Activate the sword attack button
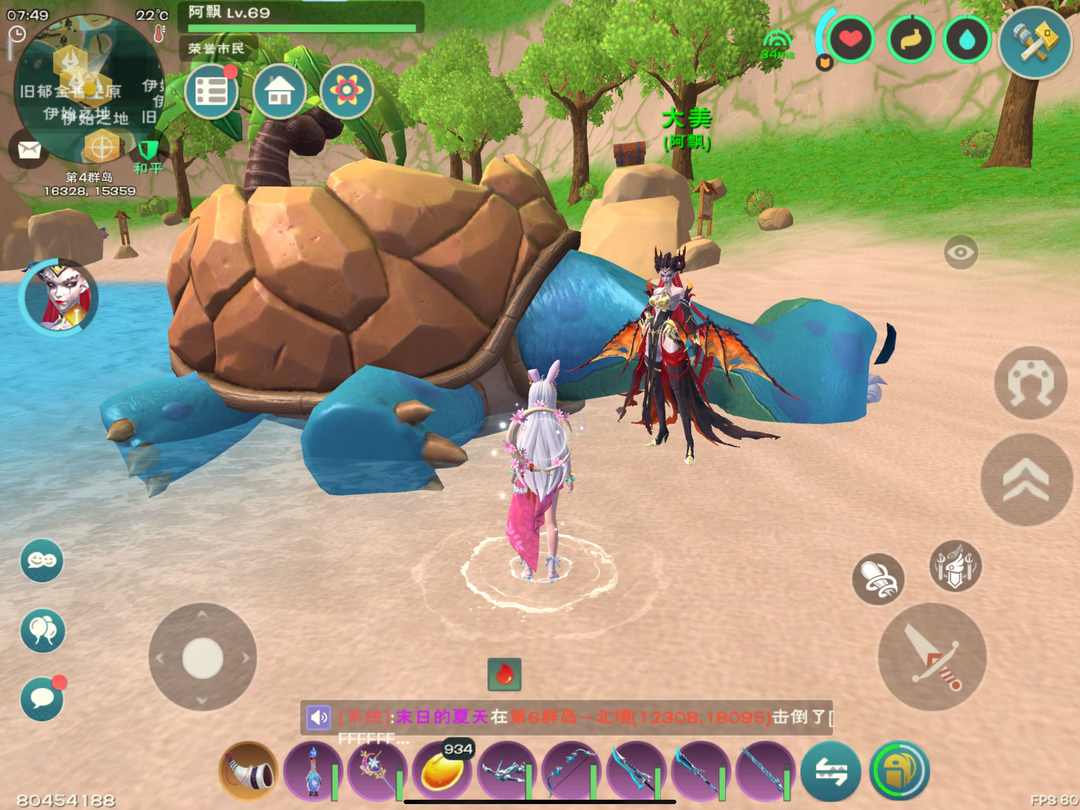The image size is (1080, 810). (x=932, y=657)
